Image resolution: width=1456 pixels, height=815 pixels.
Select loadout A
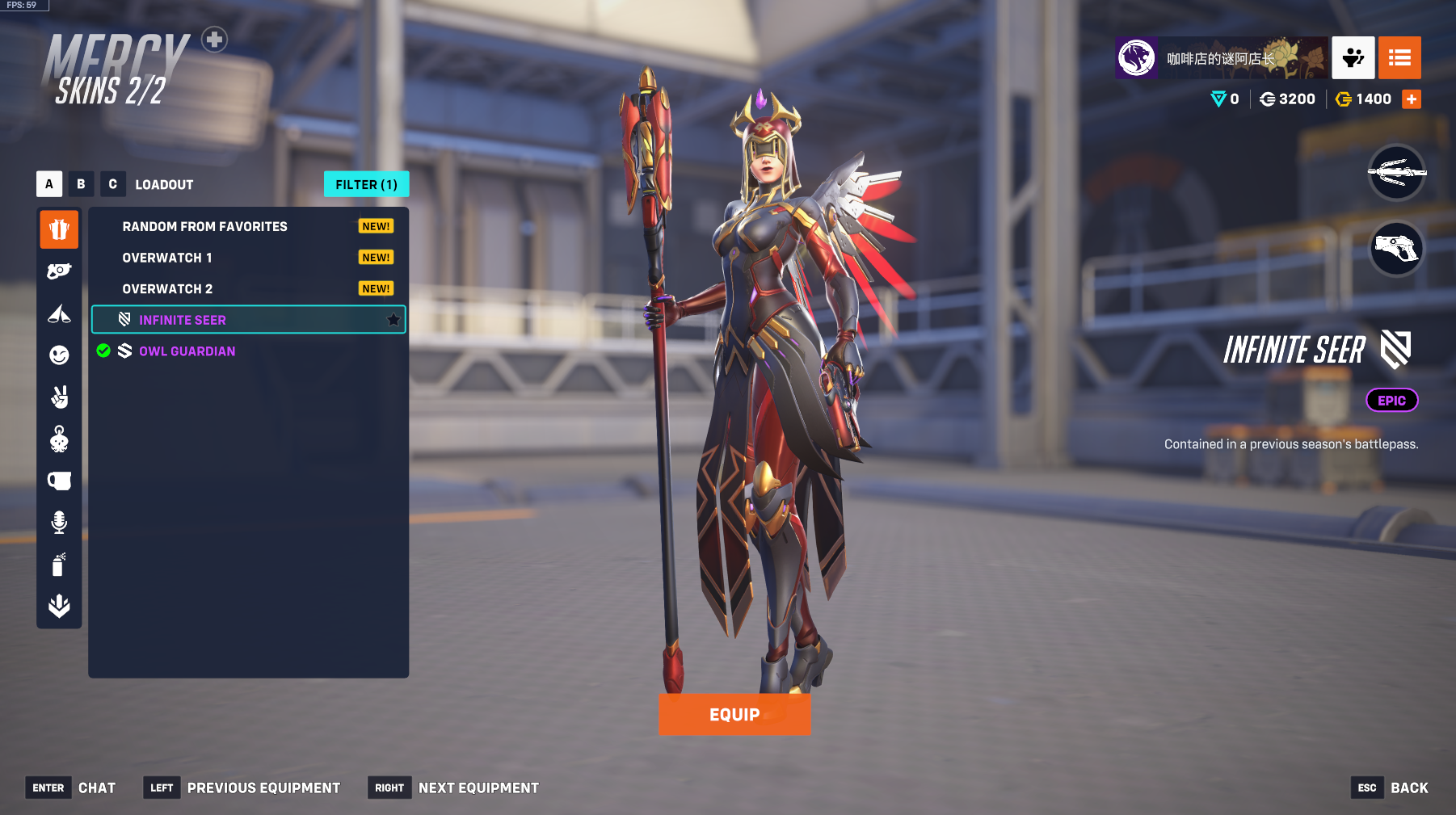pos(49,184)
